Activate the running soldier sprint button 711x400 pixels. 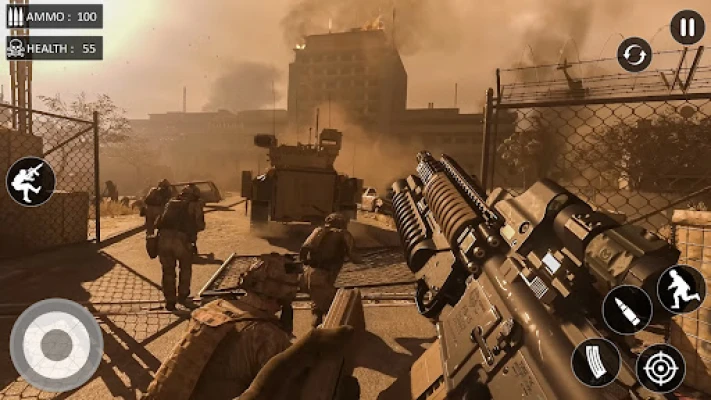pos(680,289)
